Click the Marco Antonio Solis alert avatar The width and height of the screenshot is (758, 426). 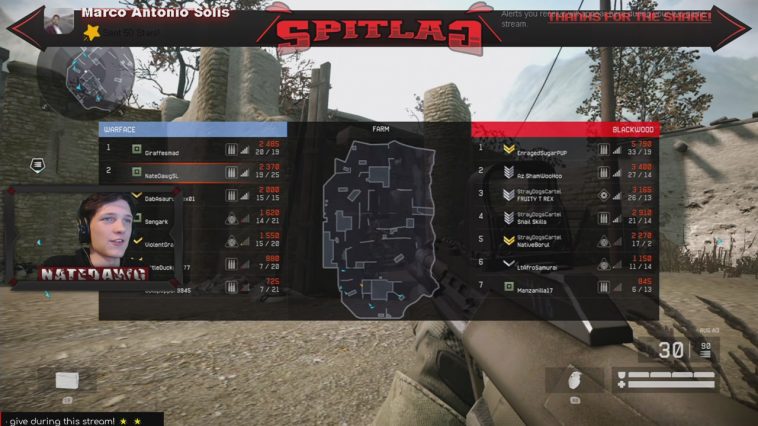pyautogui.click(x=61, y=20)
